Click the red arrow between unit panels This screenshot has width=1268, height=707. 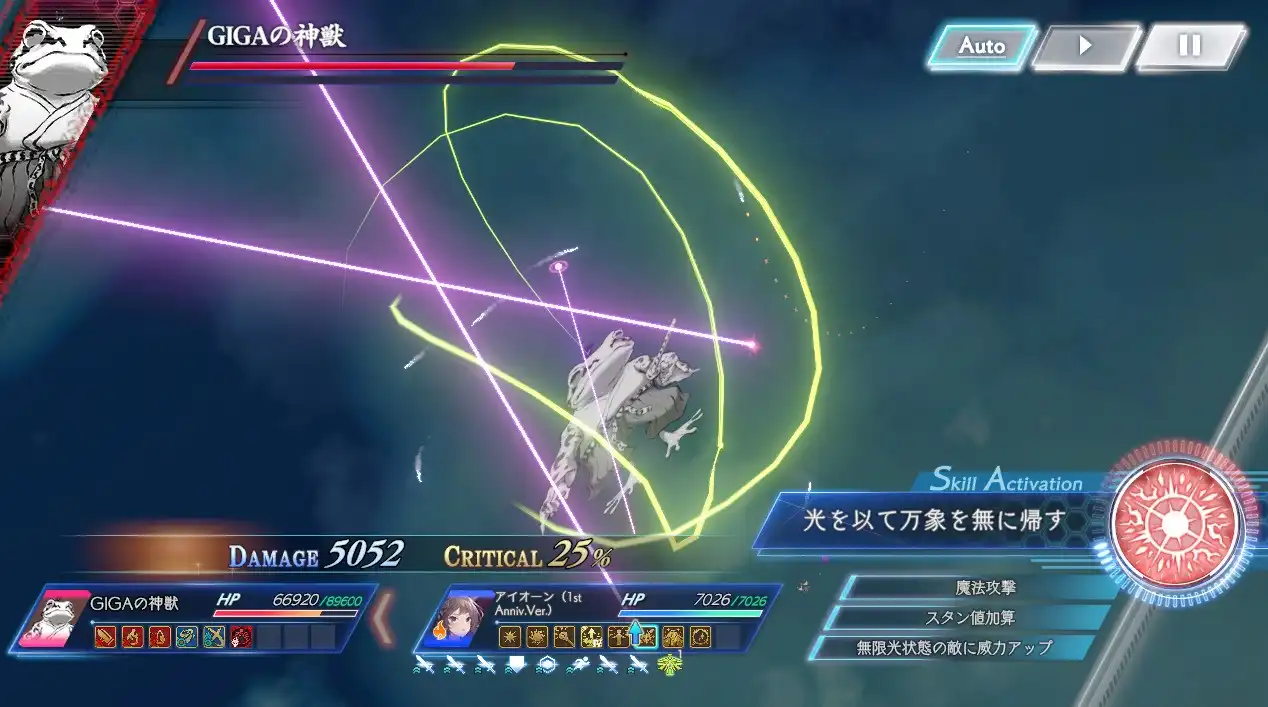coord(383,619)
